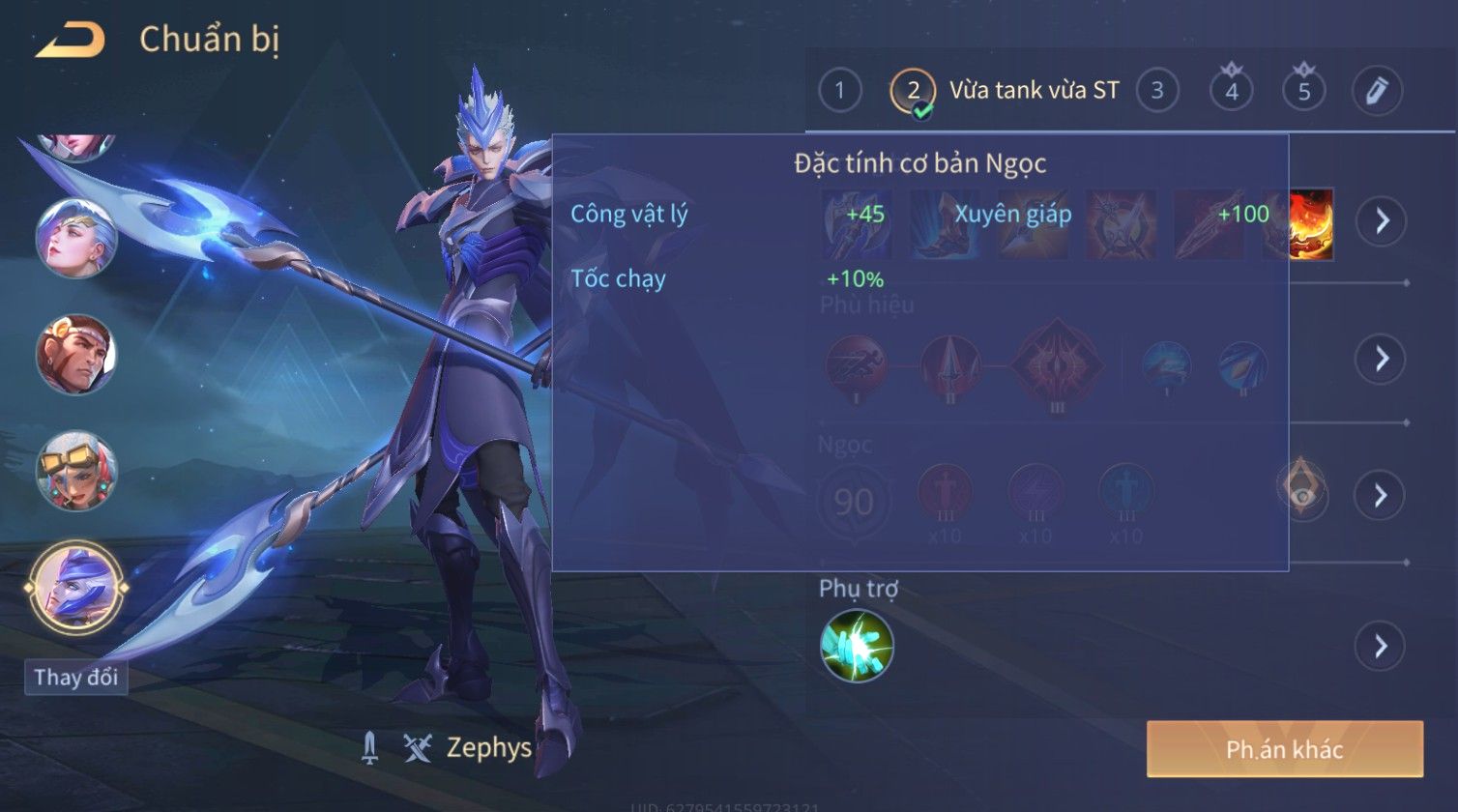This screenshot has height=812, width=1458.
Task: Tap Thay đổi to change hero
Action: point(75,677)
